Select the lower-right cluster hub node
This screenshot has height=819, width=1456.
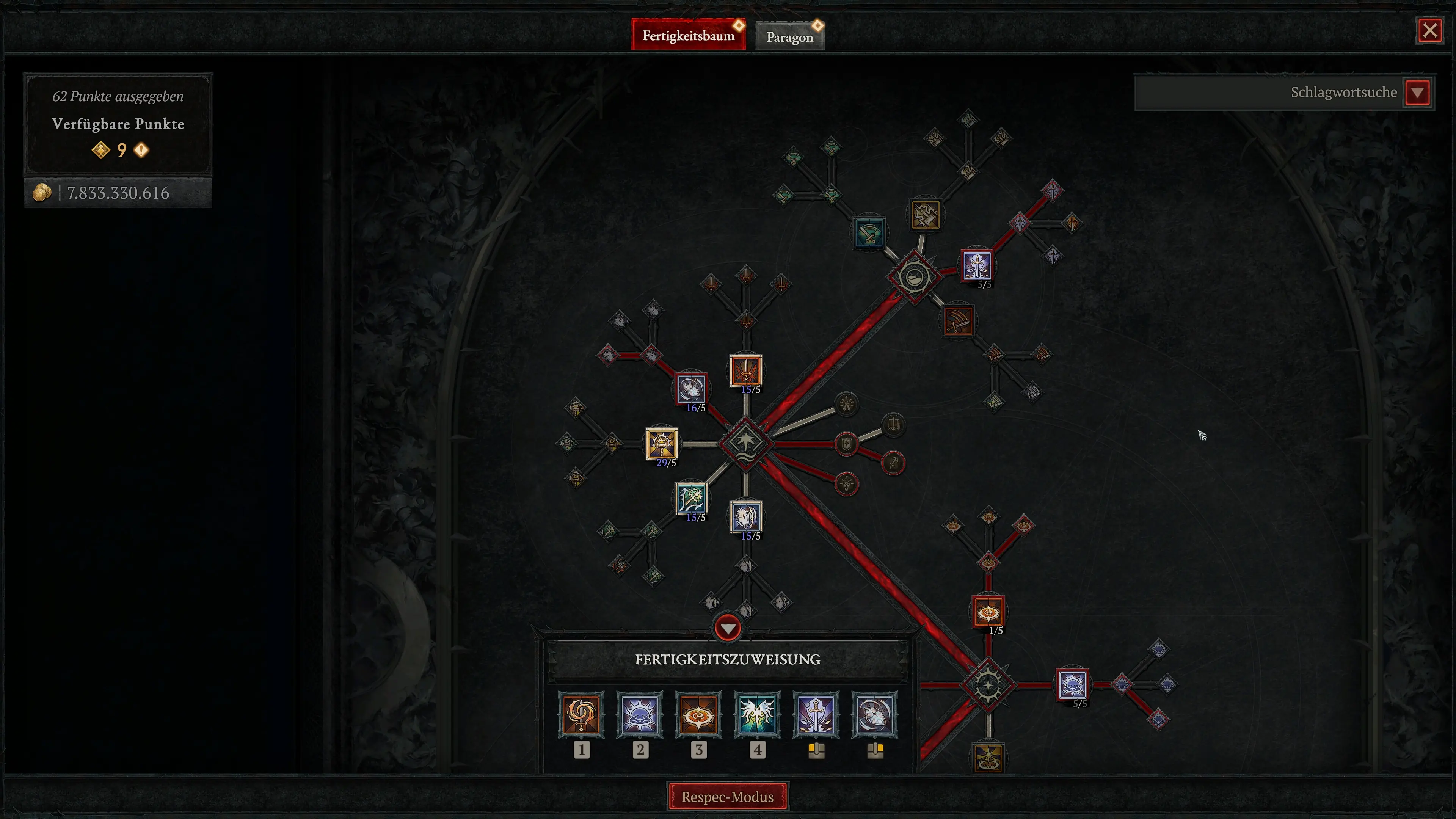tap(988, 685)
